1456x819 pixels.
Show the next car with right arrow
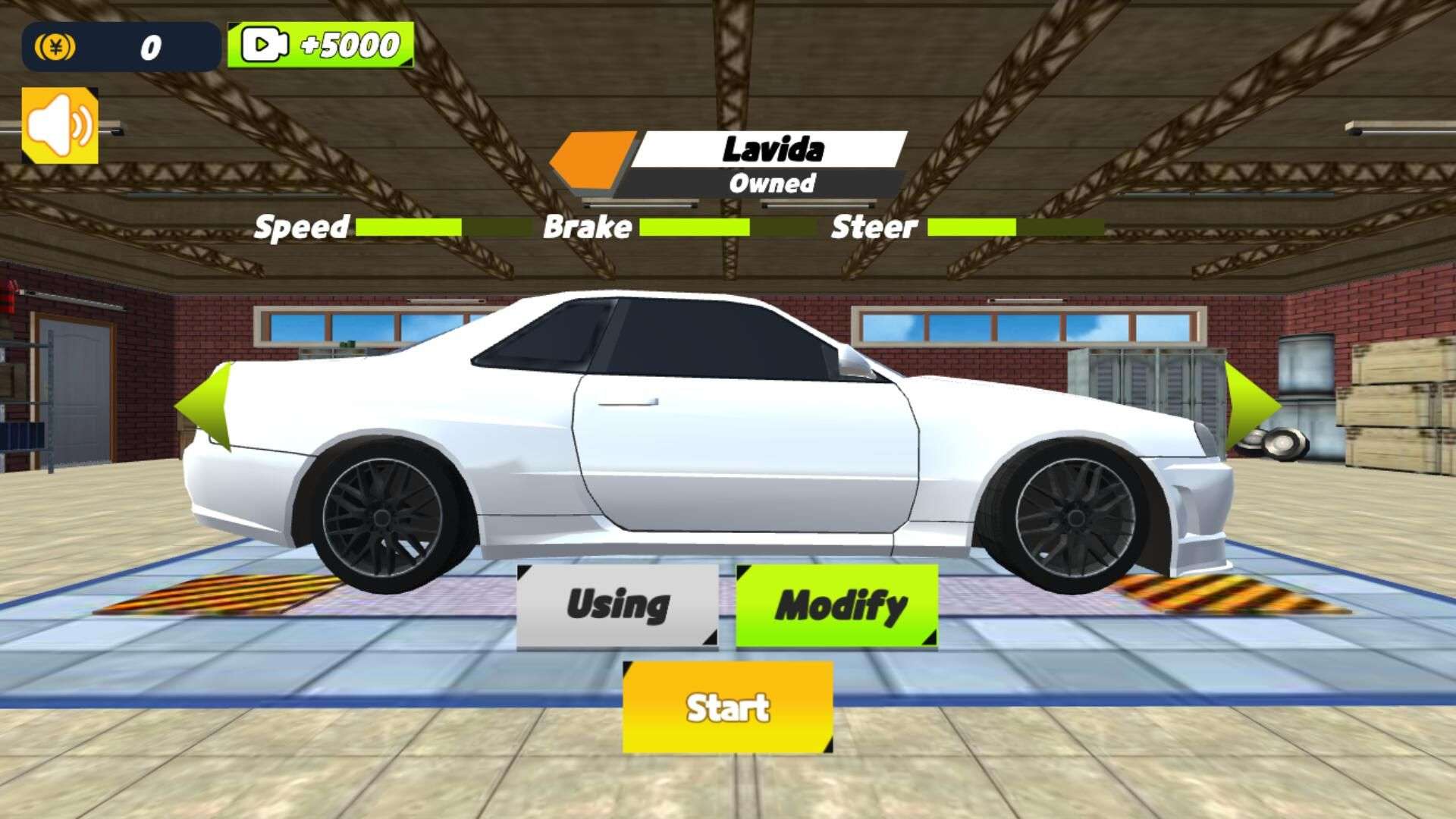pyautogui.click(x=1252, y=406)
